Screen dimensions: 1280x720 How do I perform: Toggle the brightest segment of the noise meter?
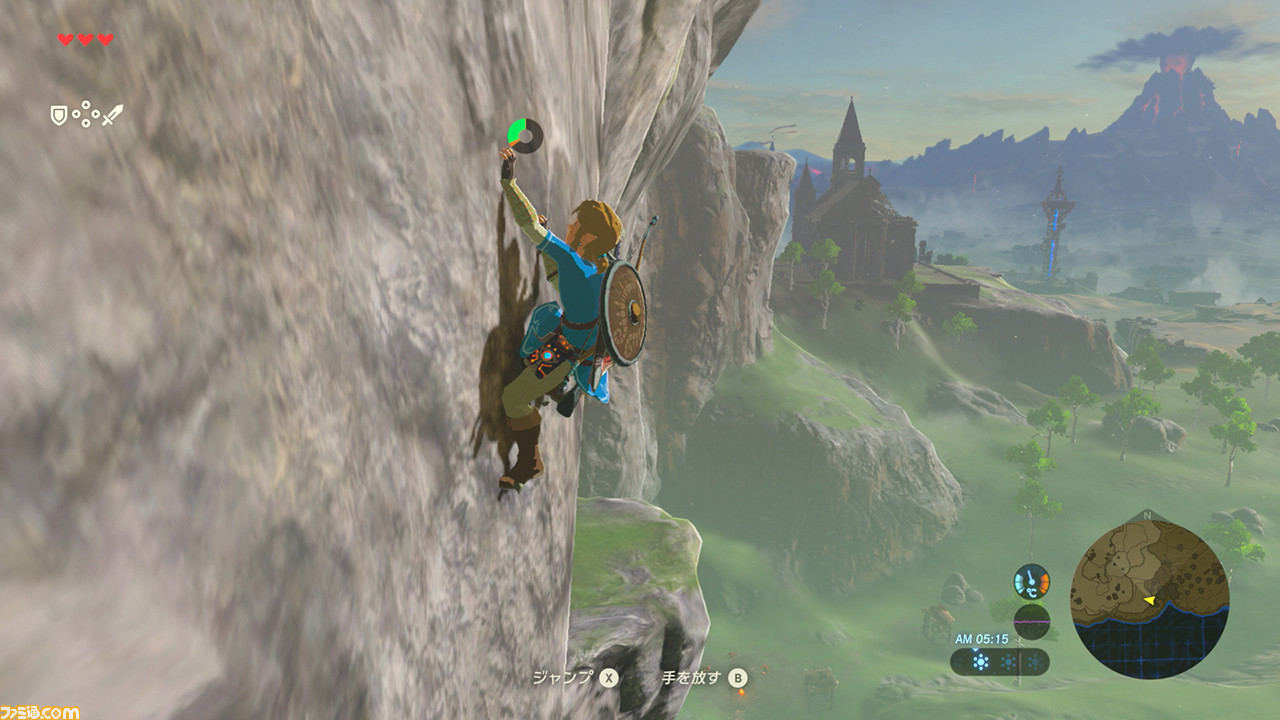coord(980,661)
